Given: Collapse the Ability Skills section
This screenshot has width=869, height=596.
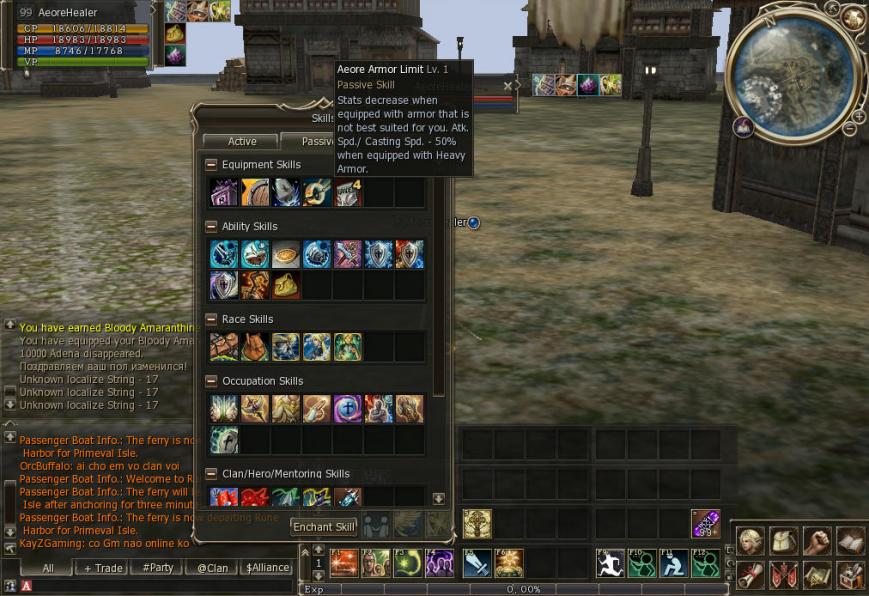Looking at the screenshot, I should point(211,227).
